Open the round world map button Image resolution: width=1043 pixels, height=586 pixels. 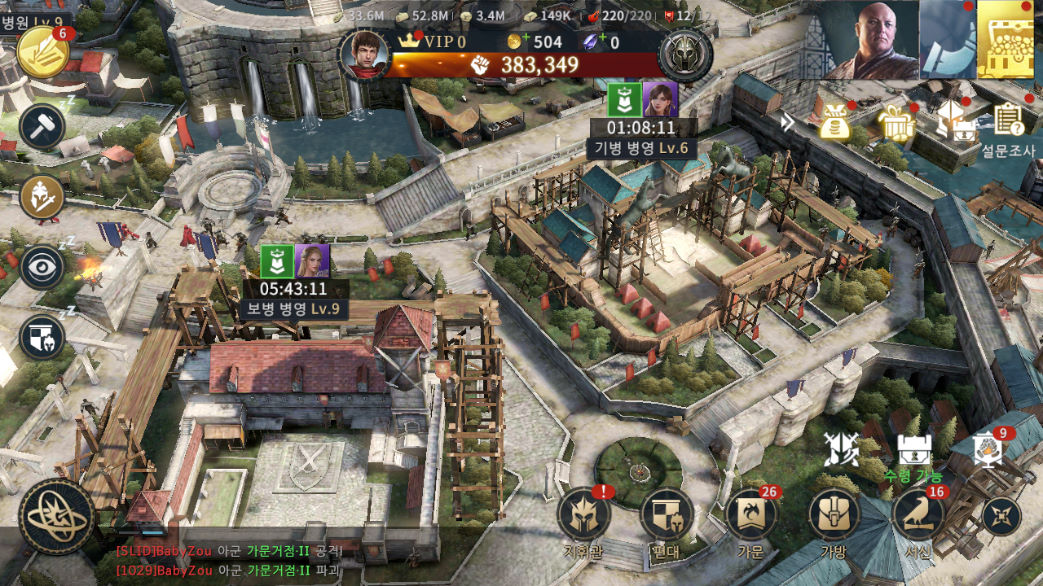pyautogui.click(x=57, y=517)
